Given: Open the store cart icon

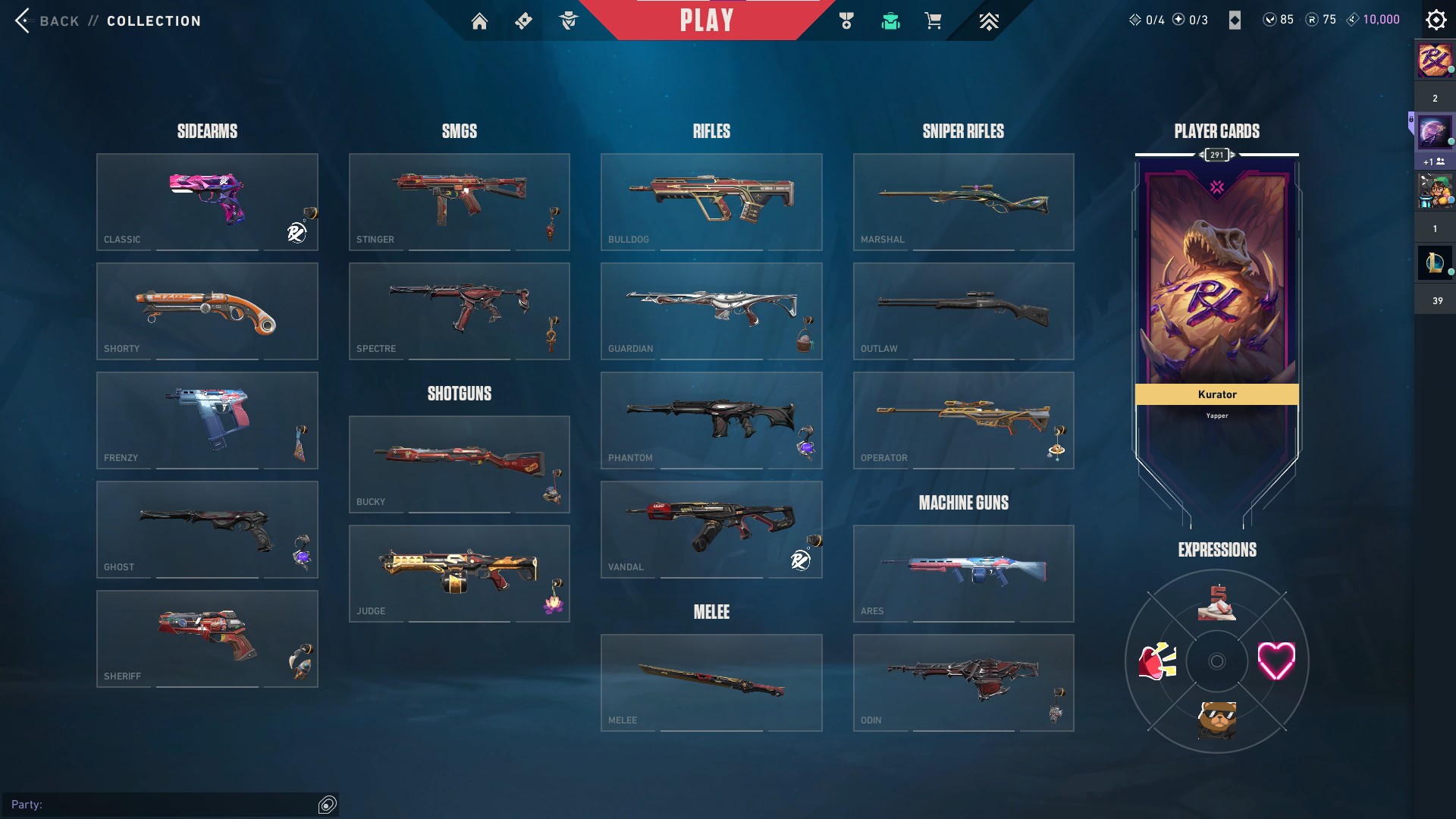Looking at the screenshot, I should (934, 21).
